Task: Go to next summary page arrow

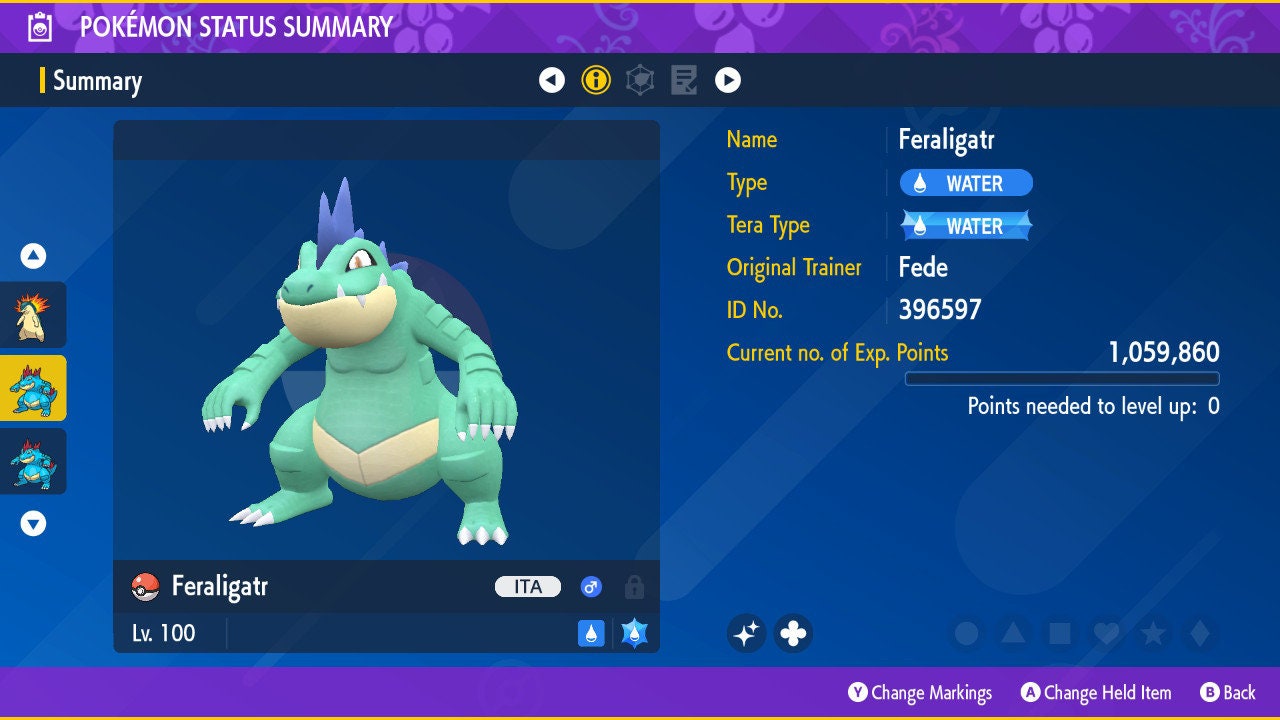Action: coord(728,80)
